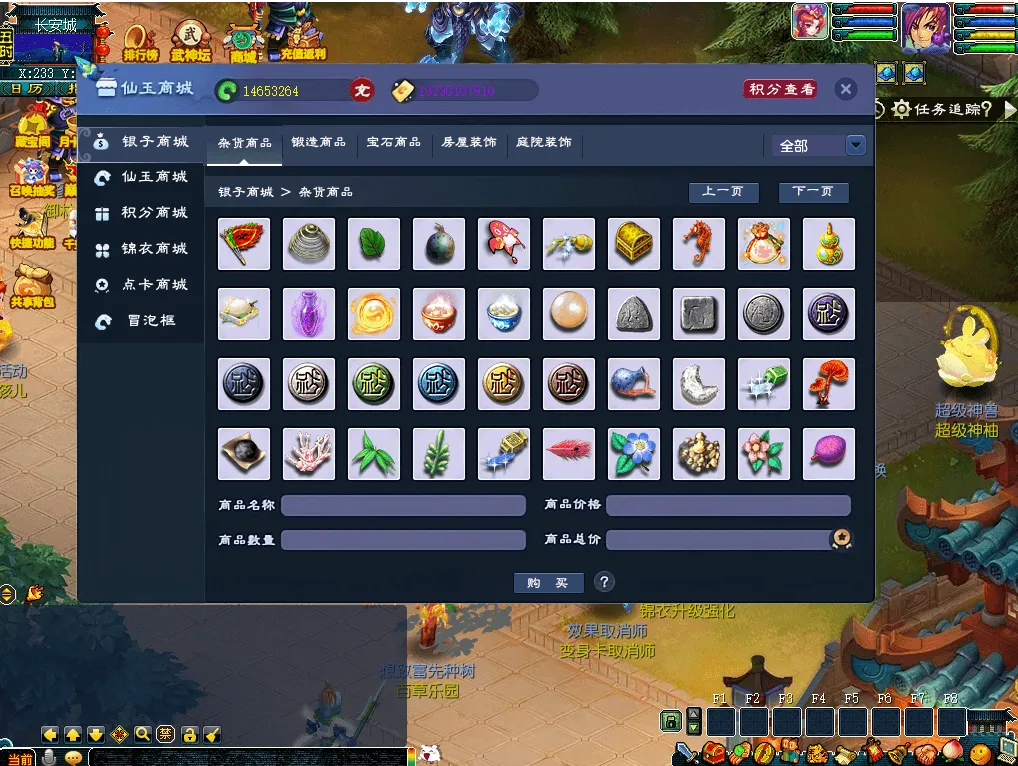
Task: Go to 点卡商城 in the sidebar
Action: (154, 285)
